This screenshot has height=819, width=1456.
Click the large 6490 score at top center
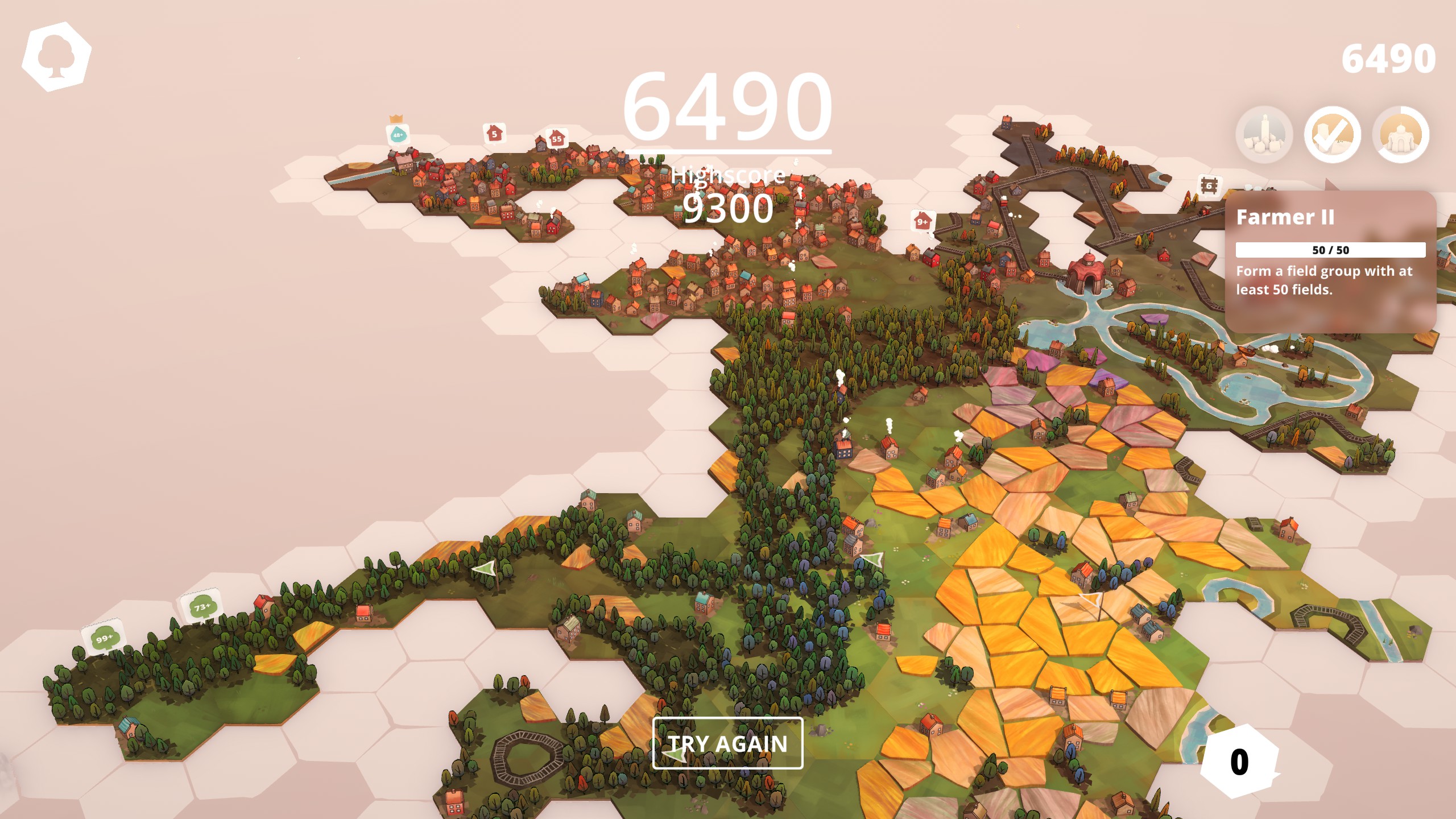(x=728, y=103)
